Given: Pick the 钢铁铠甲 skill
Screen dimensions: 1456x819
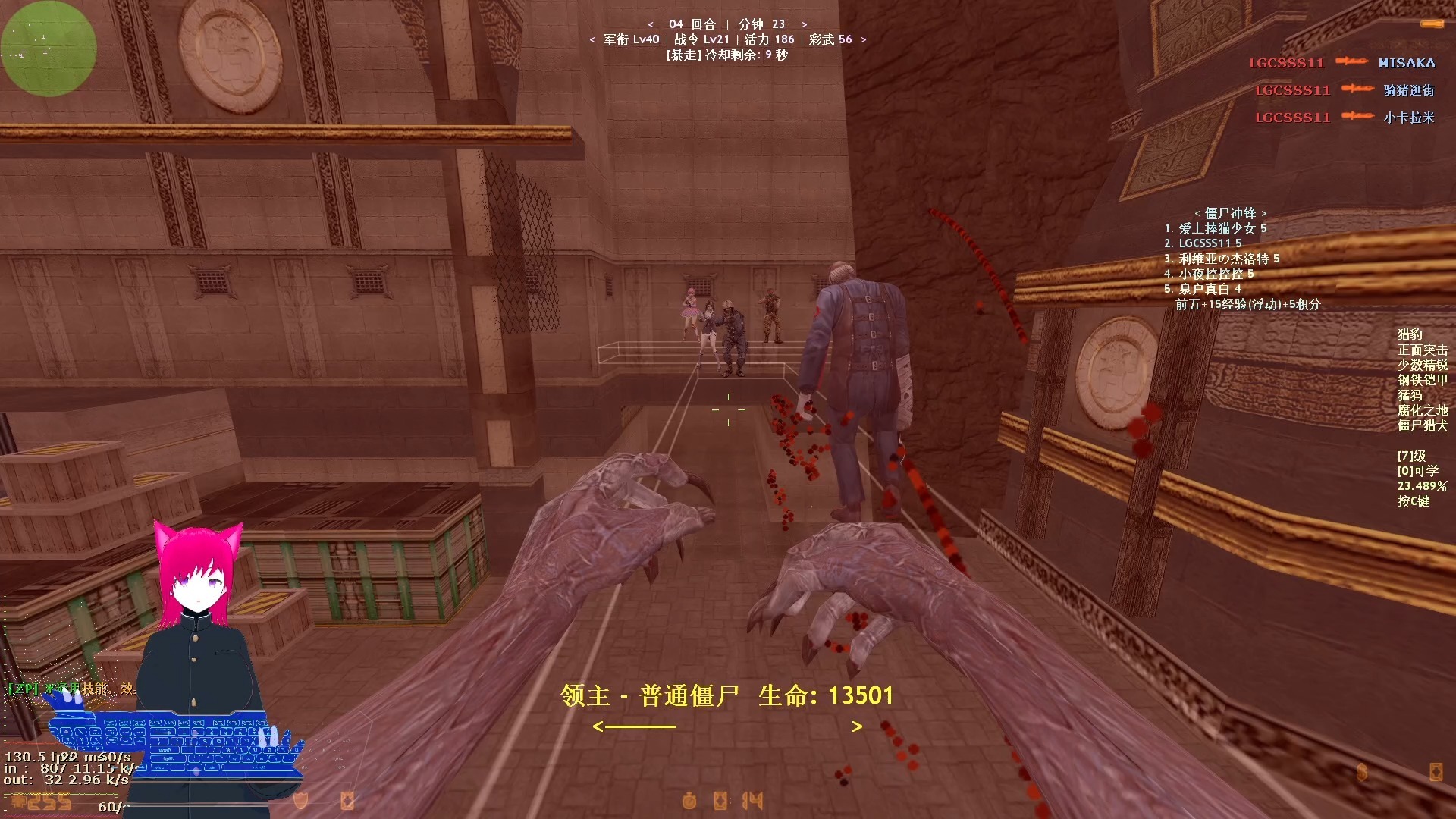Looking at the screenshot, I should click(1422, 380).
